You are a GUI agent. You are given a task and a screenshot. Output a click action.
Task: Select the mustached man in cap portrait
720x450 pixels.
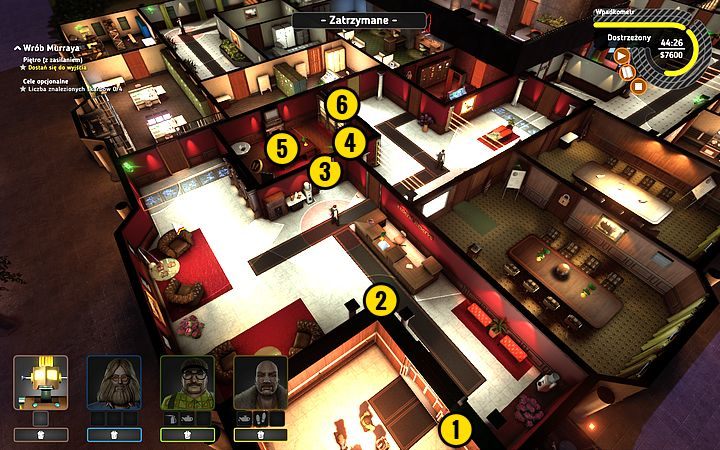pos(187,381)
